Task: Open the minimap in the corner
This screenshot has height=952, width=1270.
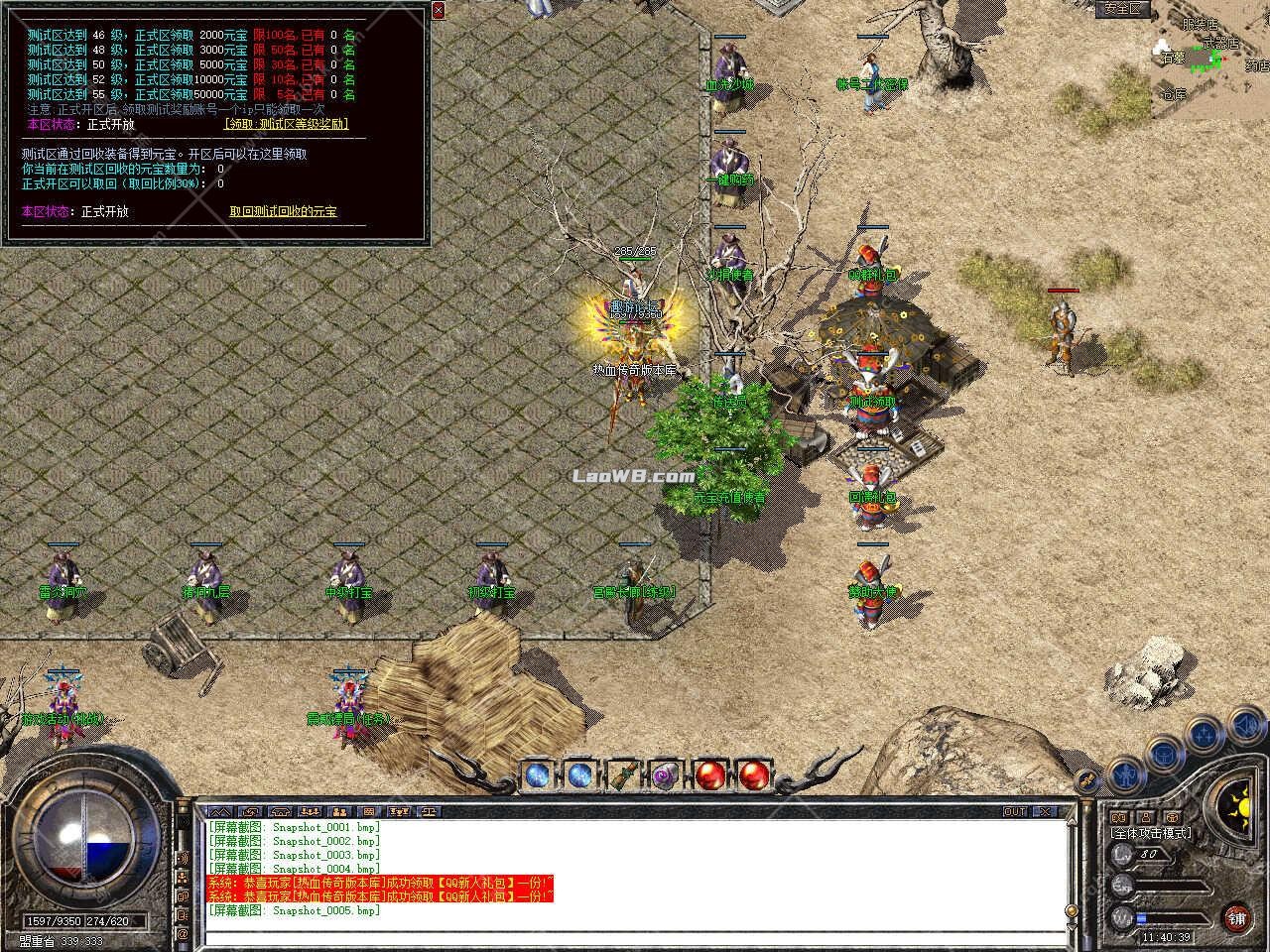Action: 1206,59
